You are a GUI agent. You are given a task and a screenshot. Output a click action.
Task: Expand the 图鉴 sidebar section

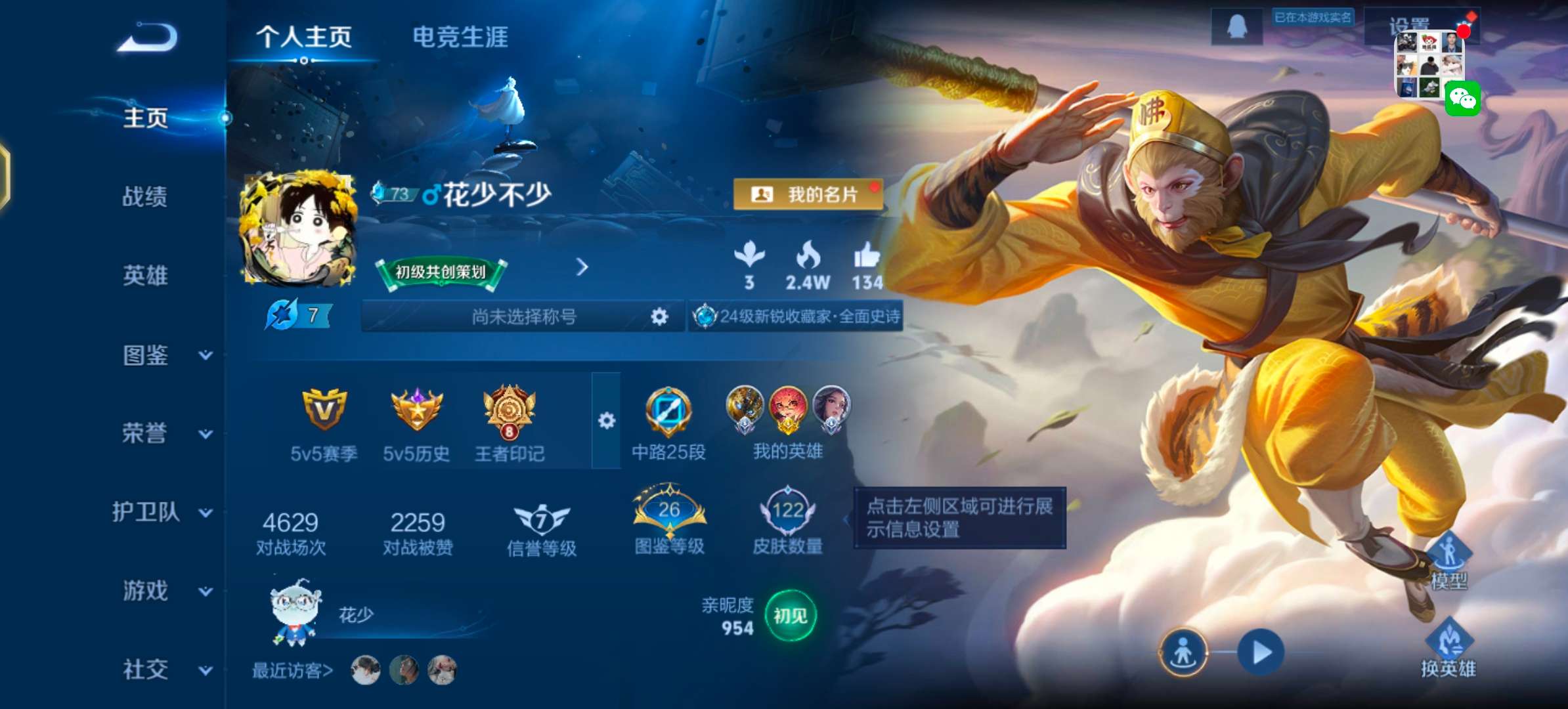coord(146,356)
